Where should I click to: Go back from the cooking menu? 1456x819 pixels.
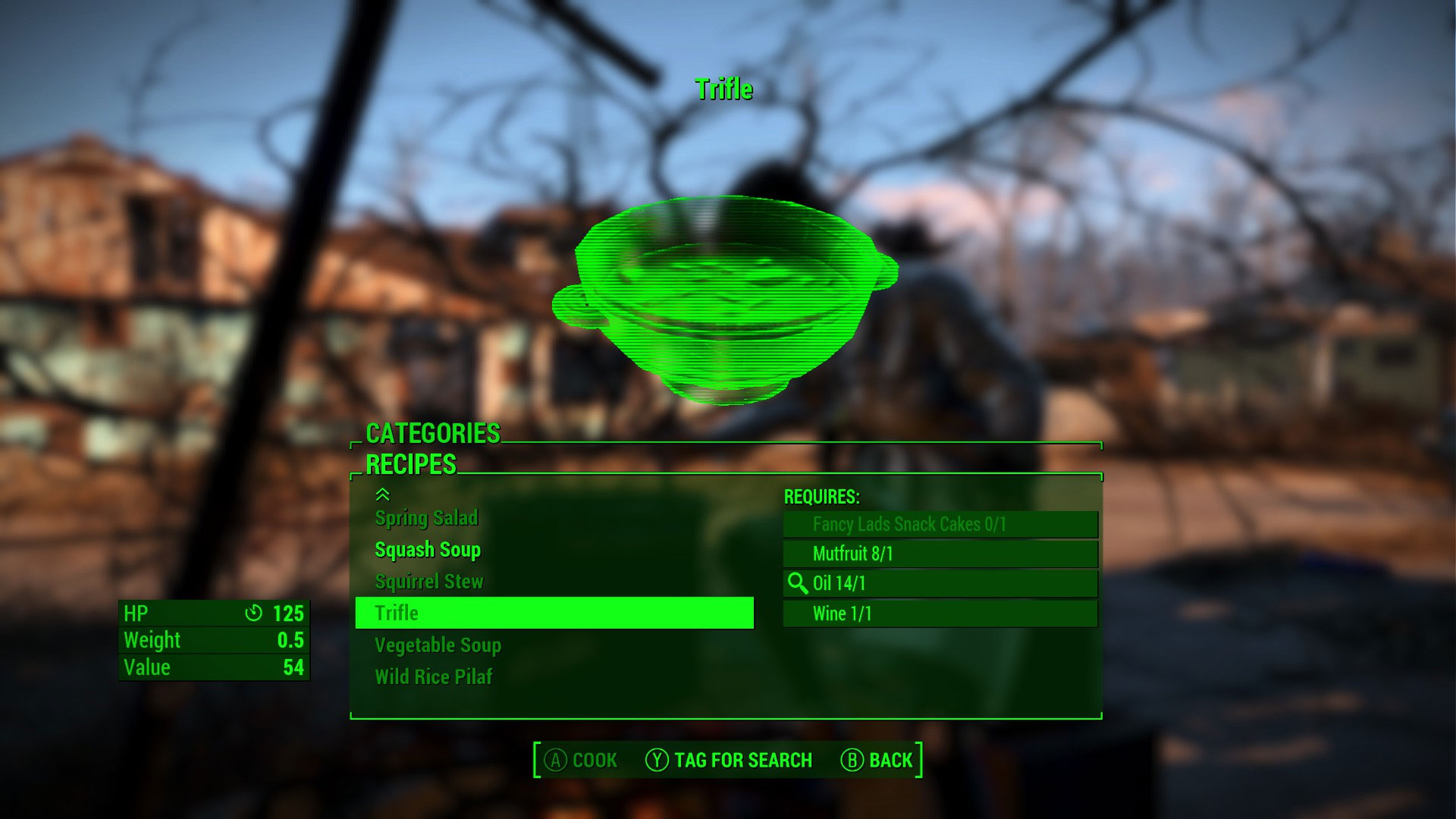[877, 760]
